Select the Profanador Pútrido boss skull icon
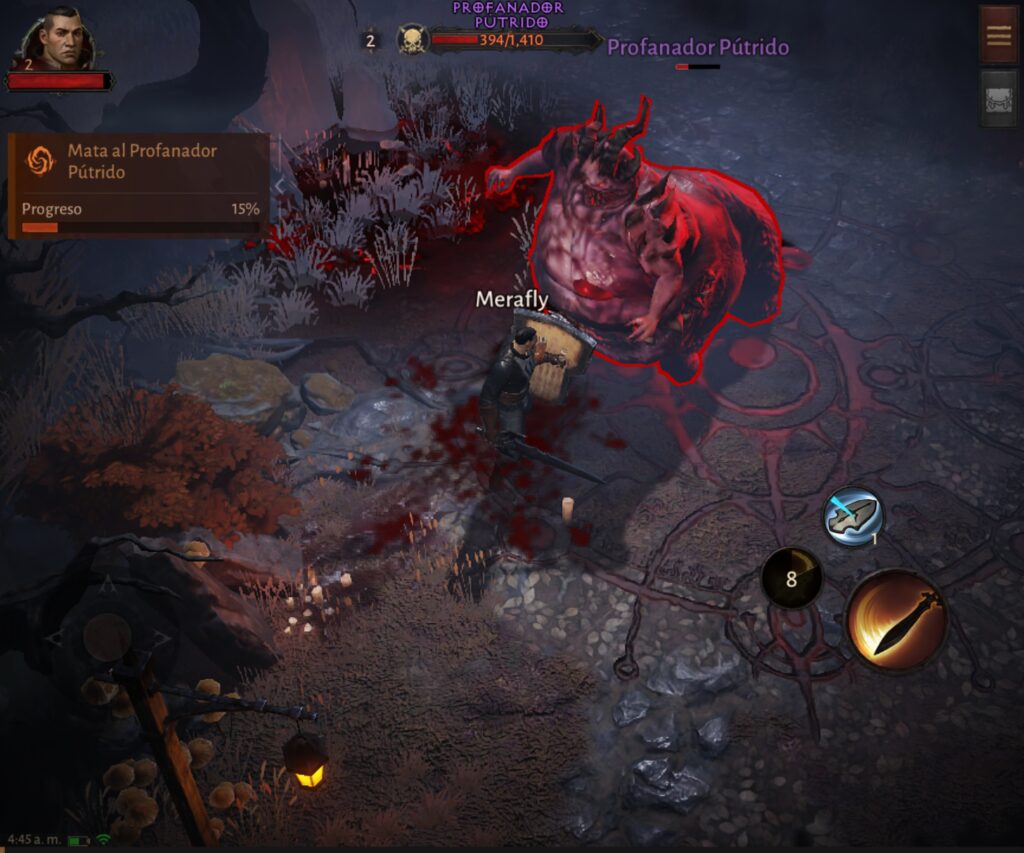 (412, 41)
